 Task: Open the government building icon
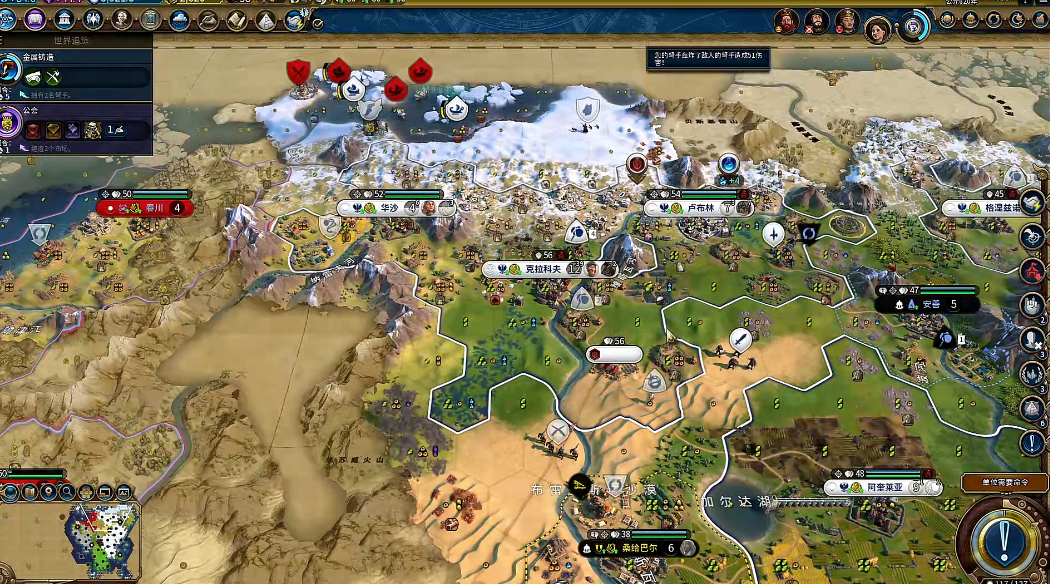[x=65, y=19]
